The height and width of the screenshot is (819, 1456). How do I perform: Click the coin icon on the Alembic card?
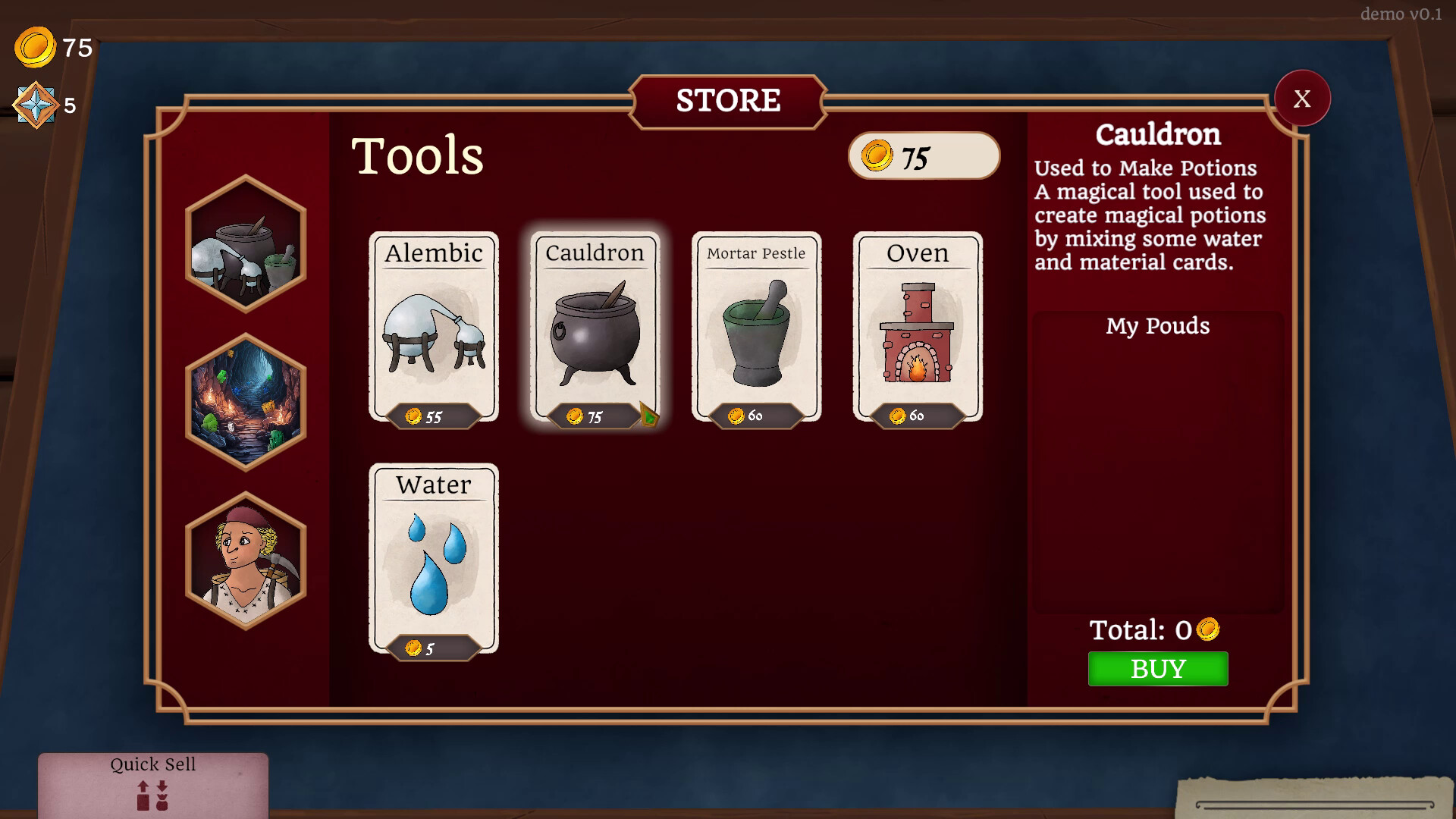pyautogui.click(x=413, y=415)
